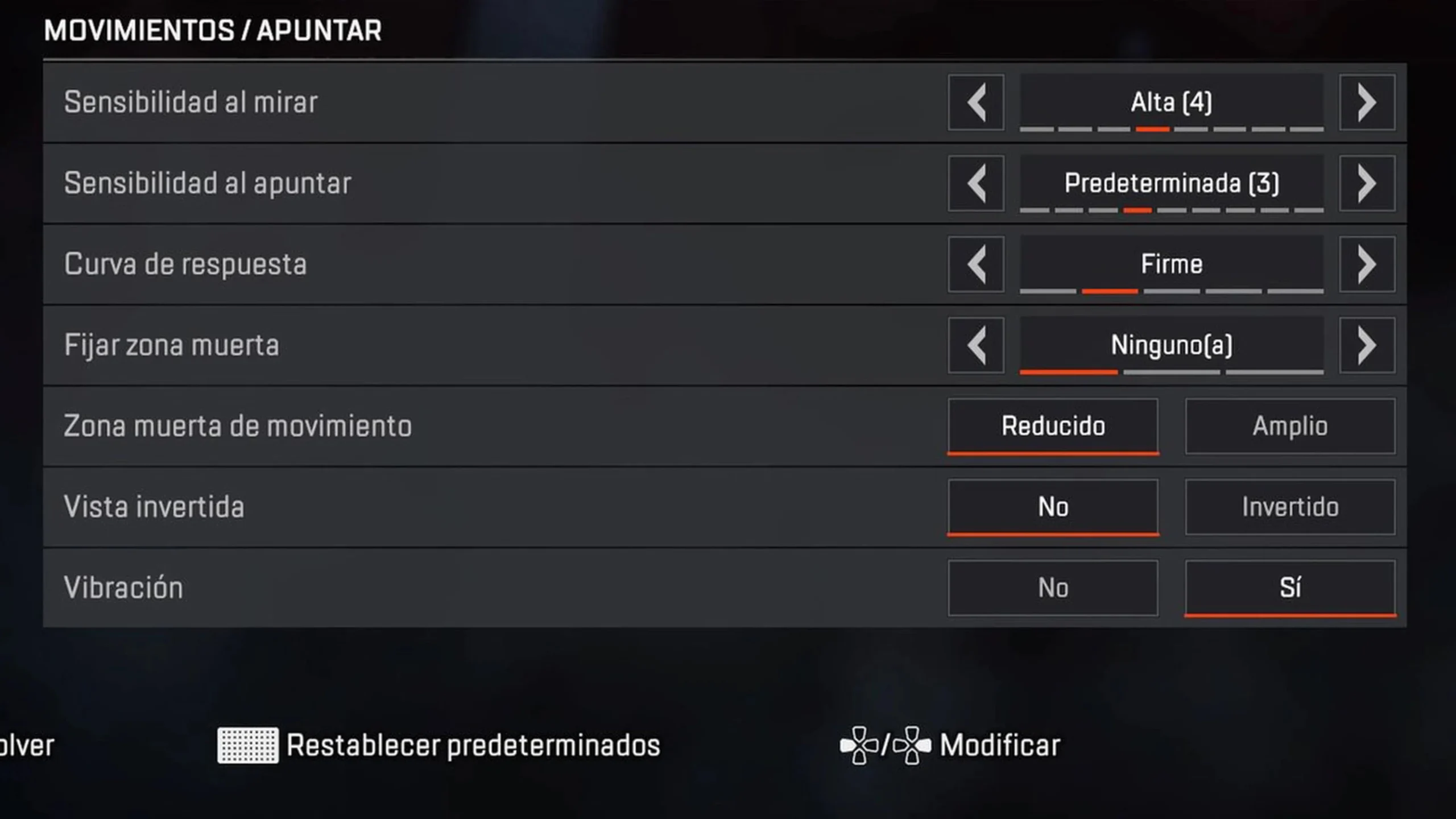Decrease Sensibilidad al apuntar with left stepper
Viewport: 1456px width, 819px height.
coord(976,183)
